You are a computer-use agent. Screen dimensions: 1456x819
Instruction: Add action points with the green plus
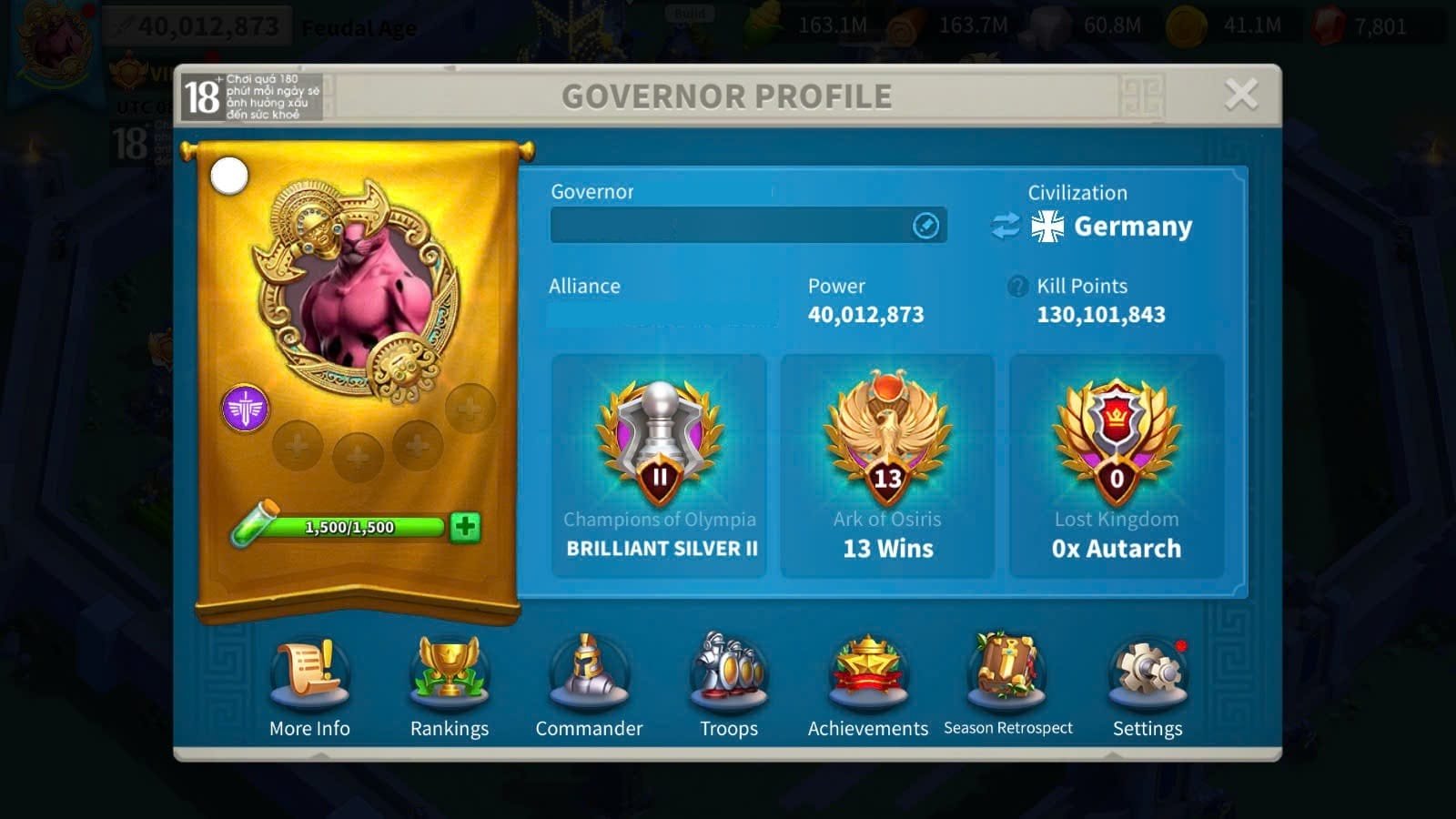[x=465, y=527]
